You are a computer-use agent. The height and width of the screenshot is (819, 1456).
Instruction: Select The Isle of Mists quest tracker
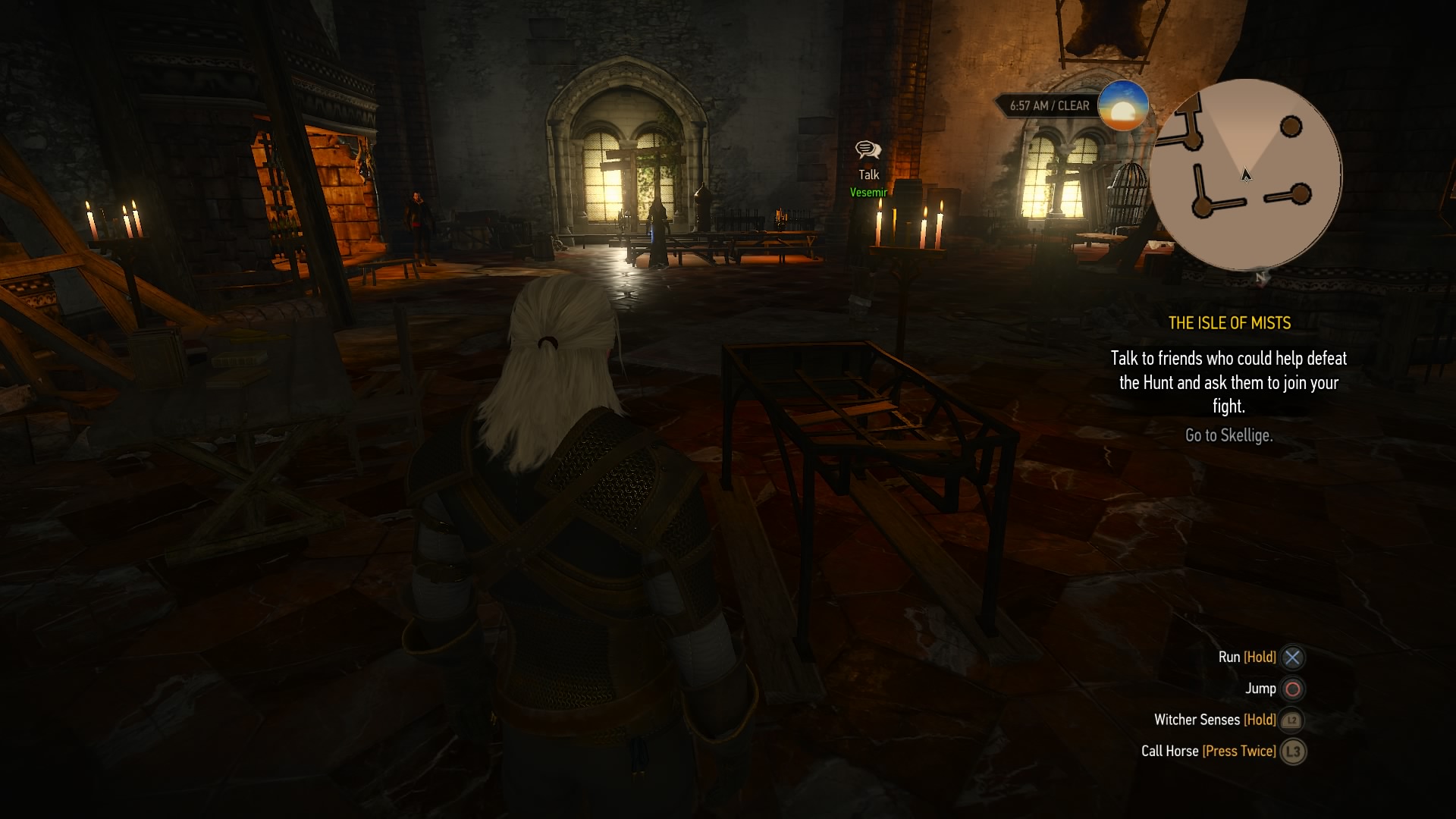point(1228,323)
